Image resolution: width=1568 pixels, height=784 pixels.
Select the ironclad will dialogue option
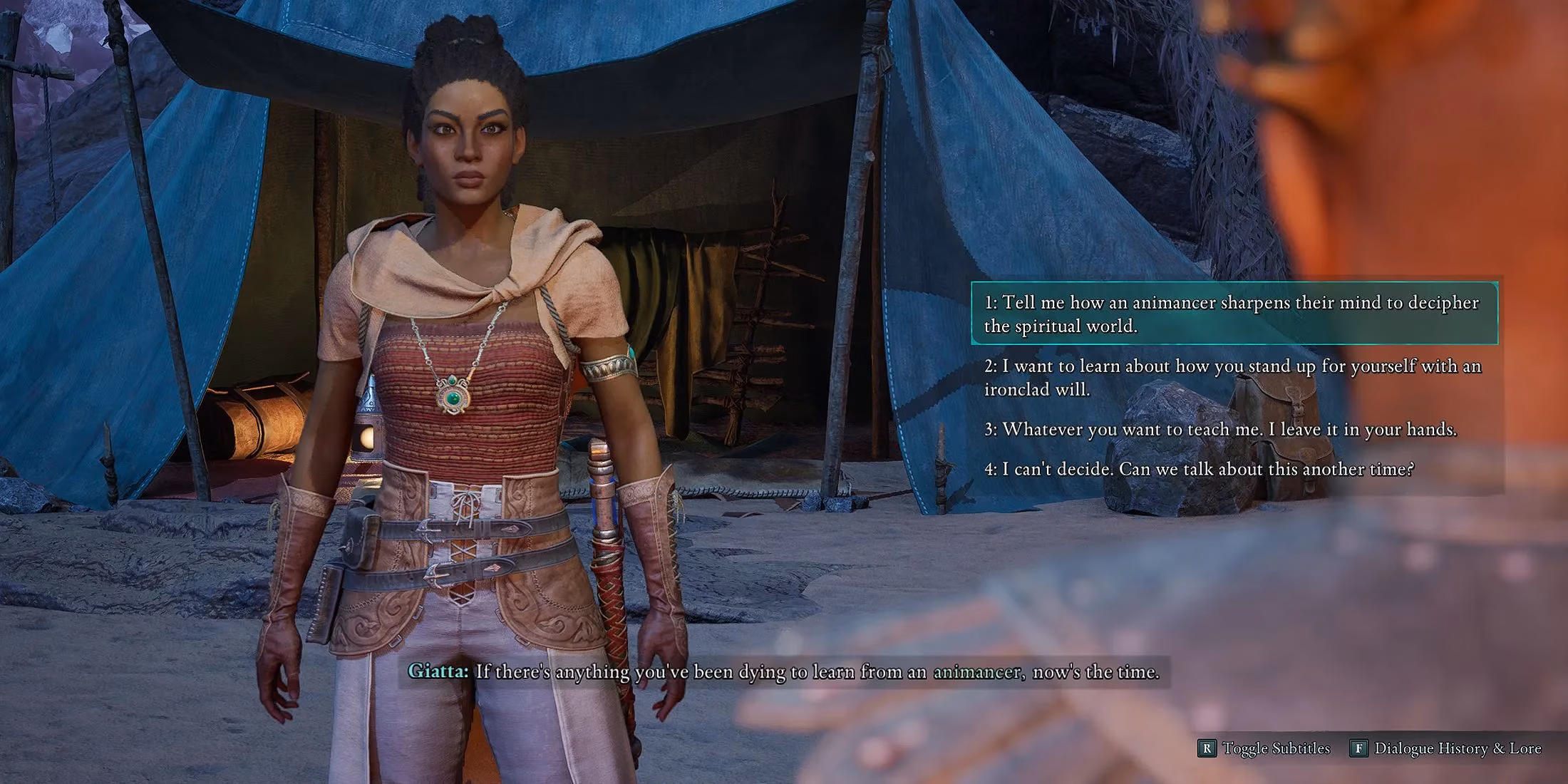click(x=1233, y=377)
